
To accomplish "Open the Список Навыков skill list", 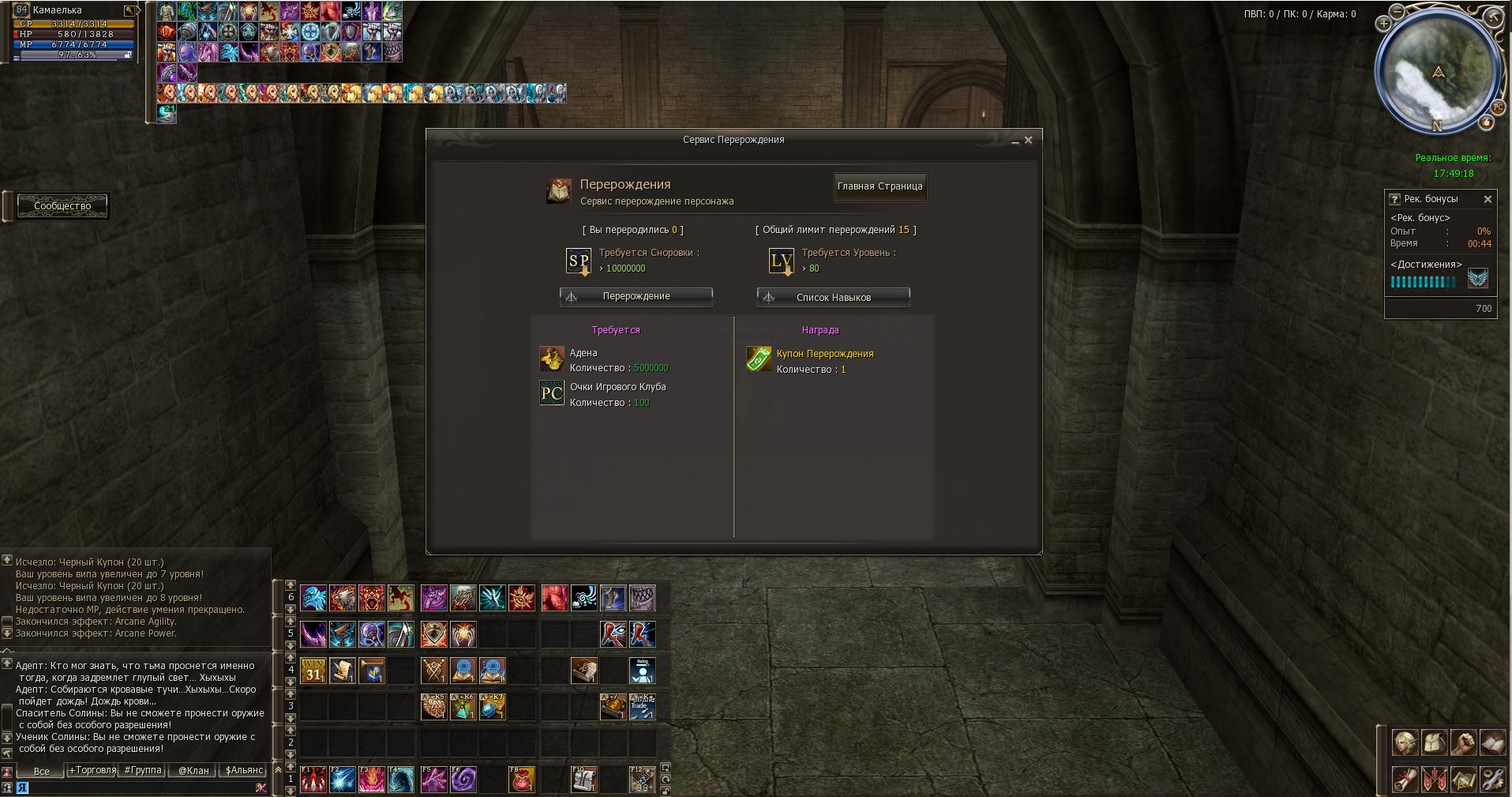I will coord(833,297).
